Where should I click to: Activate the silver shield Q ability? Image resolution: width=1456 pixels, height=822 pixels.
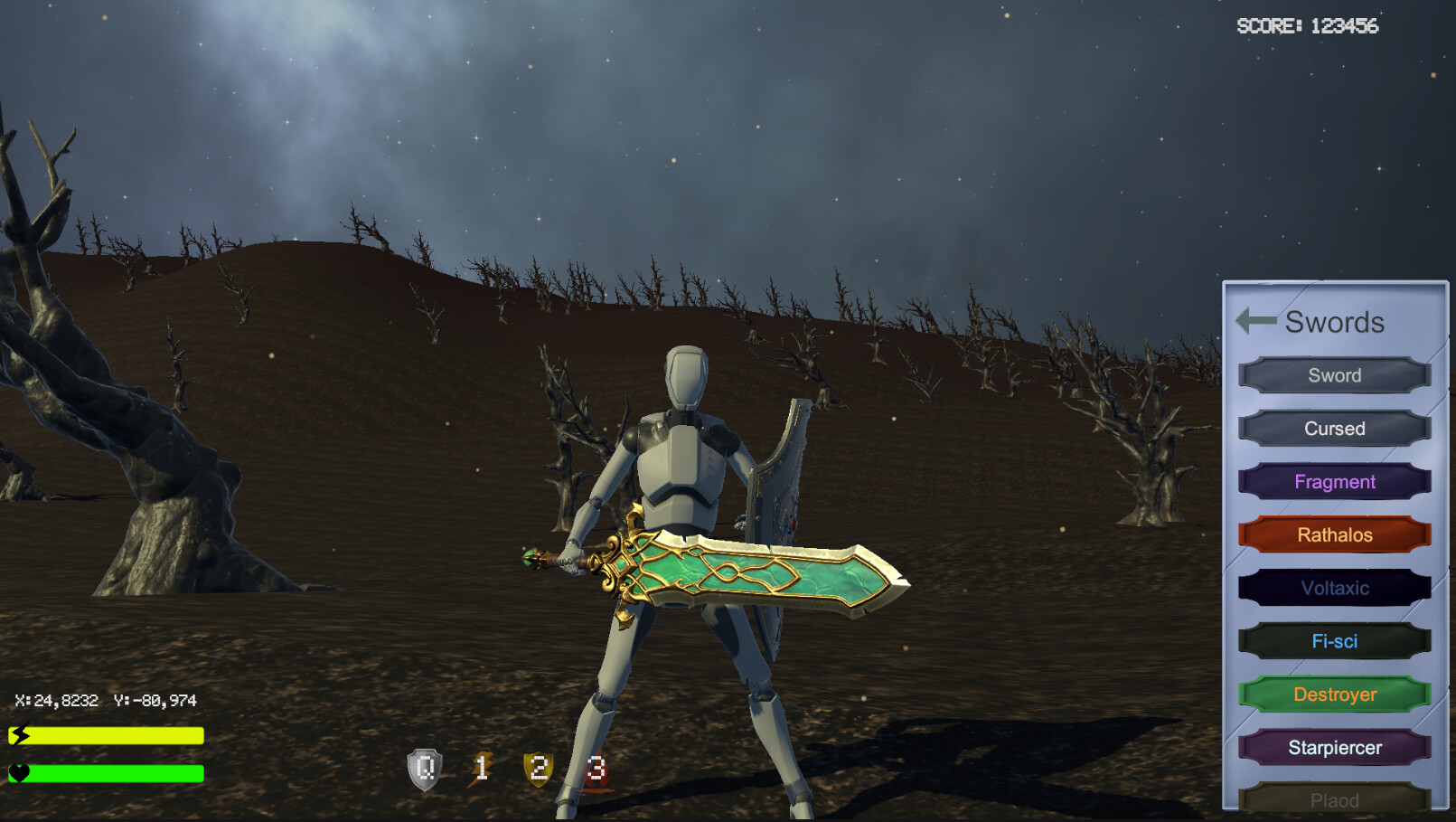[425, 770]
